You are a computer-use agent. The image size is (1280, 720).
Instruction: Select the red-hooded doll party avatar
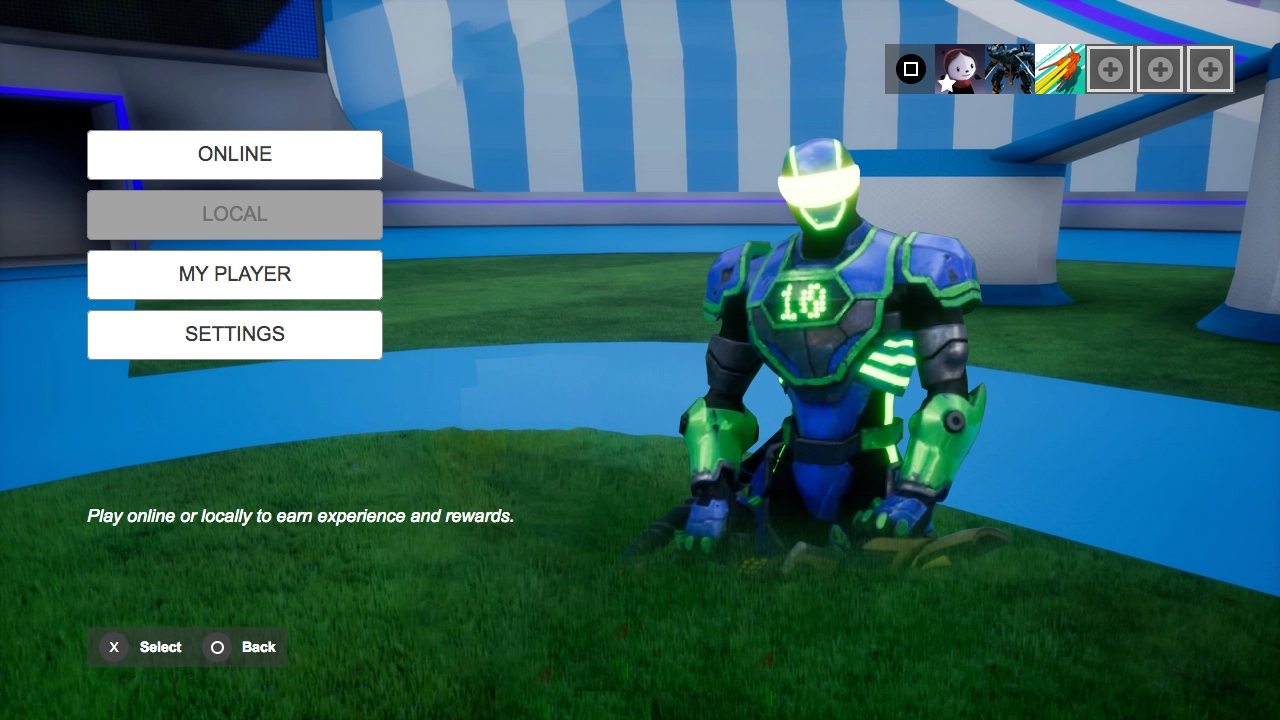click(960, 70)
